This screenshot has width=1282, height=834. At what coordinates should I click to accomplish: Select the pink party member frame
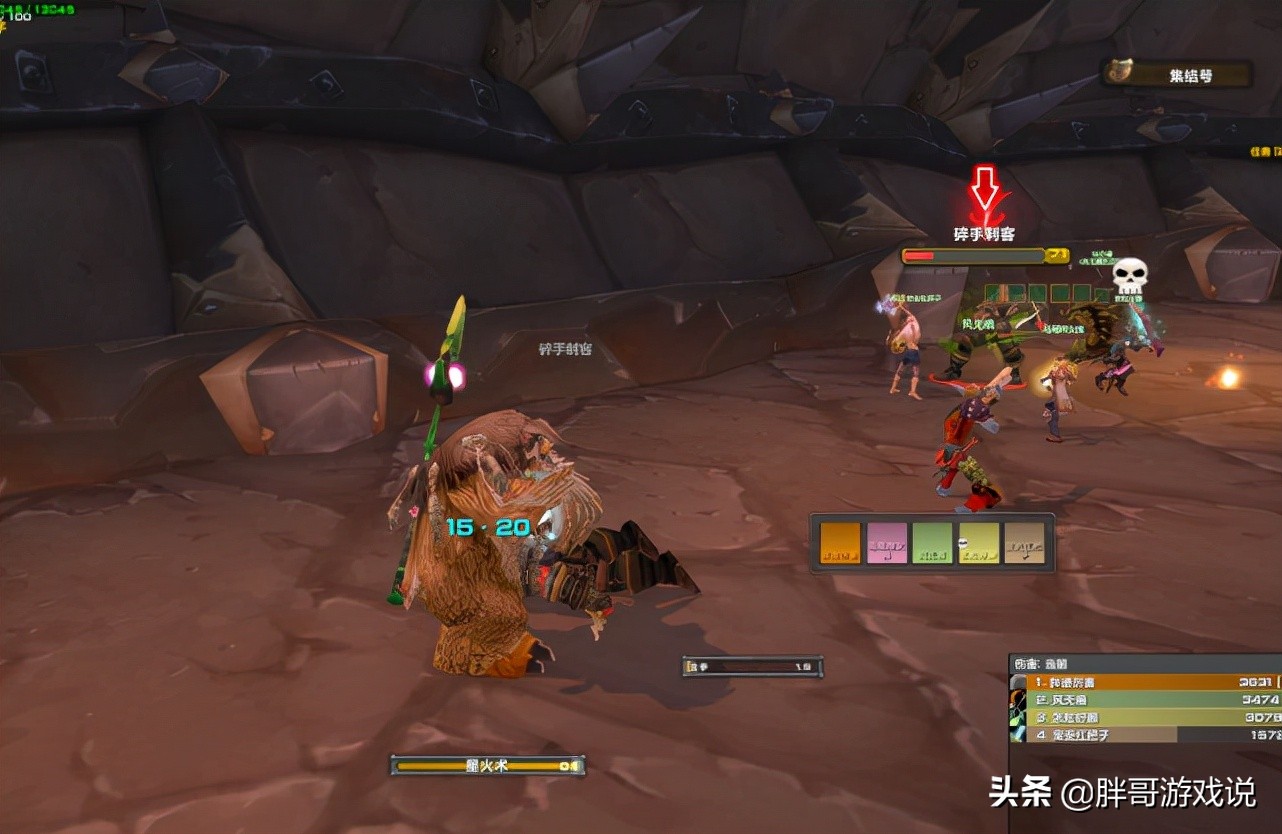pyautogui.click(x=886, y=543)
